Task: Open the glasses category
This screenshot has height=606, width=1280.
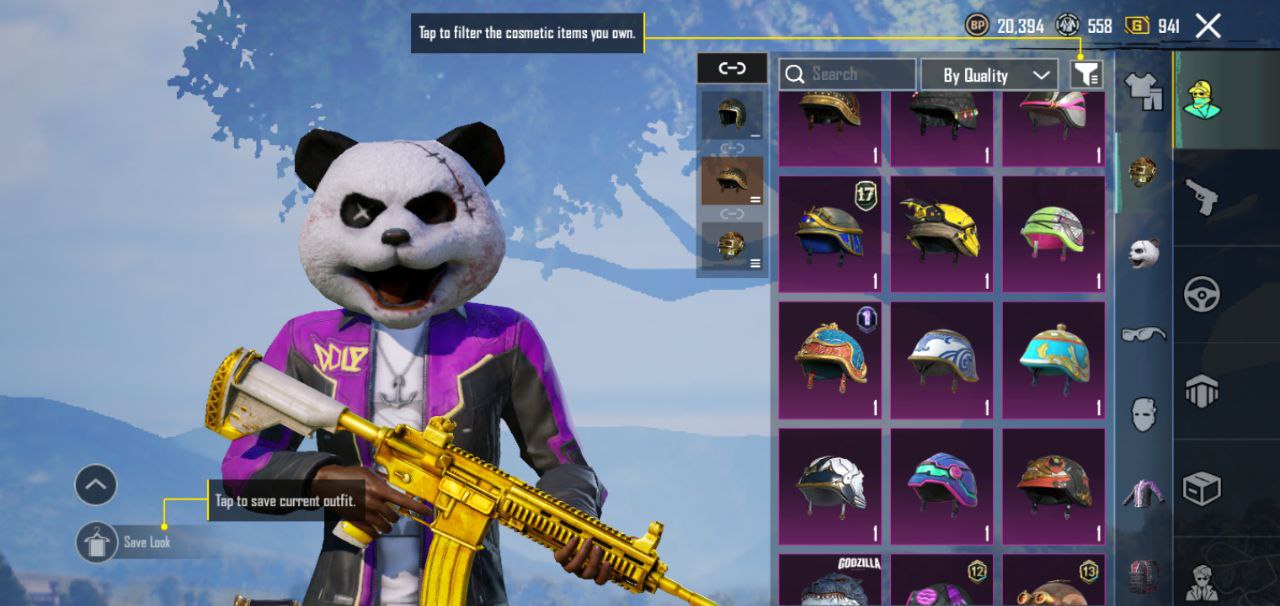Action: 1143,333
